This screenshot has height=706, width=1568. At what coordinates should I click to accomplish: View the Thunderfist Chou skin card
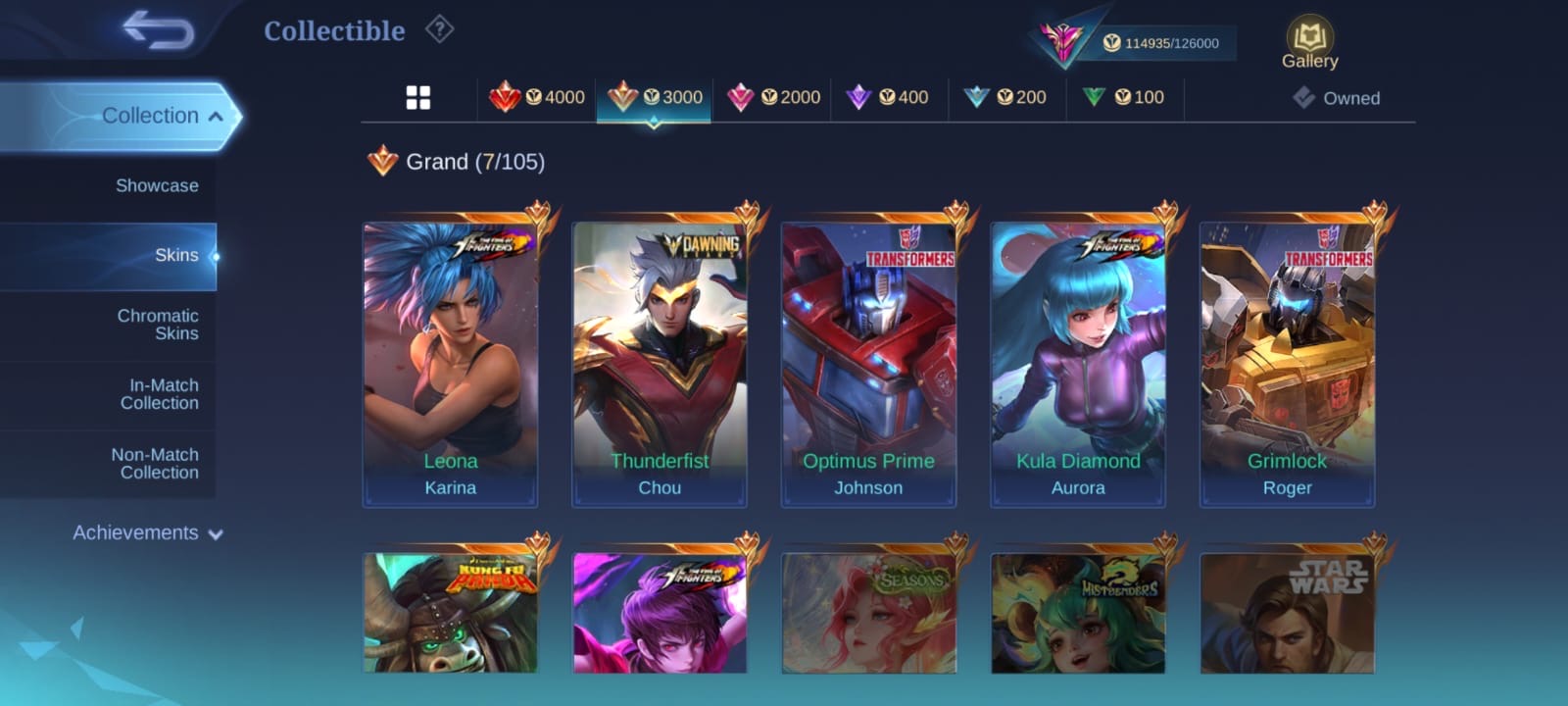(660, 363)
